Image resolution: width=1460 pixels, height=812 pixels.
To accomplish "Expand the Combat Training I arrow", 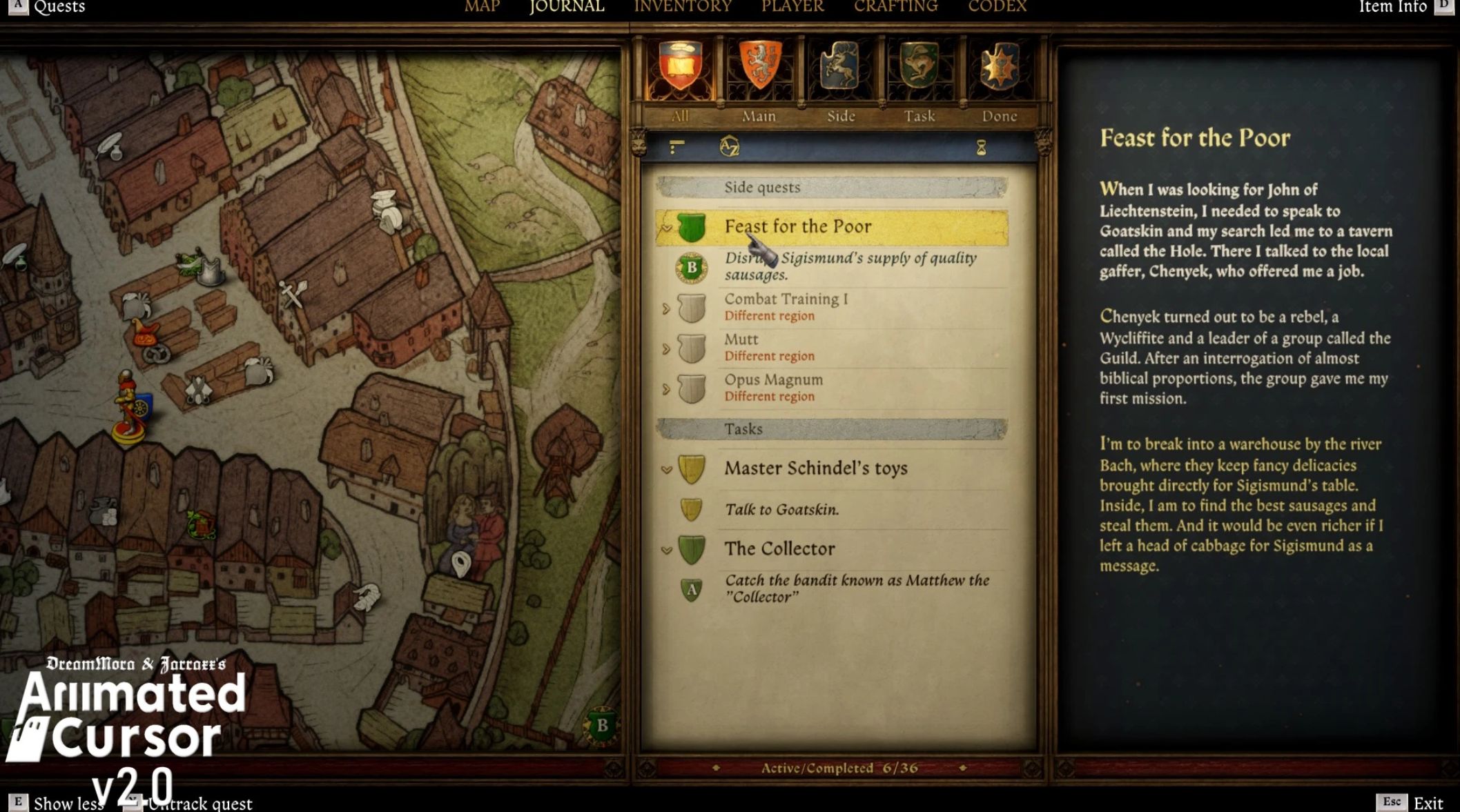I will click(666, 308).
